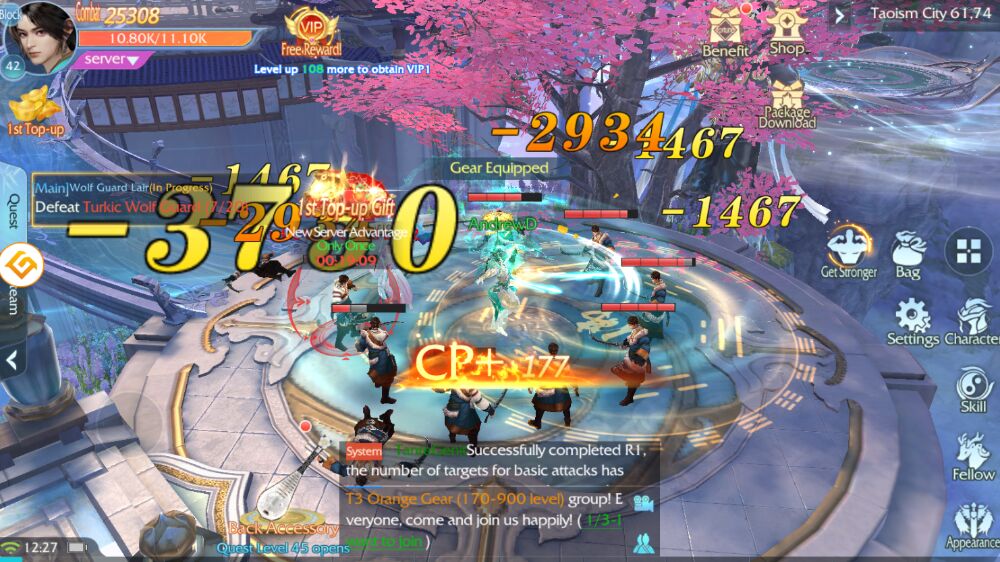Screen dimensions: 1000x562
Task: Collapse the top-right icon row arrow
Action: tap(840, 14)
